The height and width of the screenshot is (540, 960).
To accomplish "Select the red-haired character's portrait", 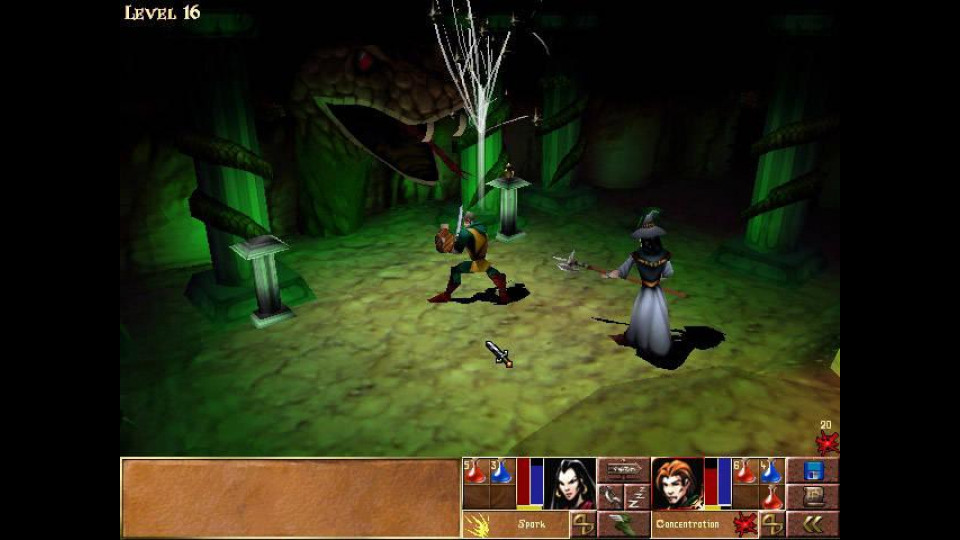I will 677,484.
